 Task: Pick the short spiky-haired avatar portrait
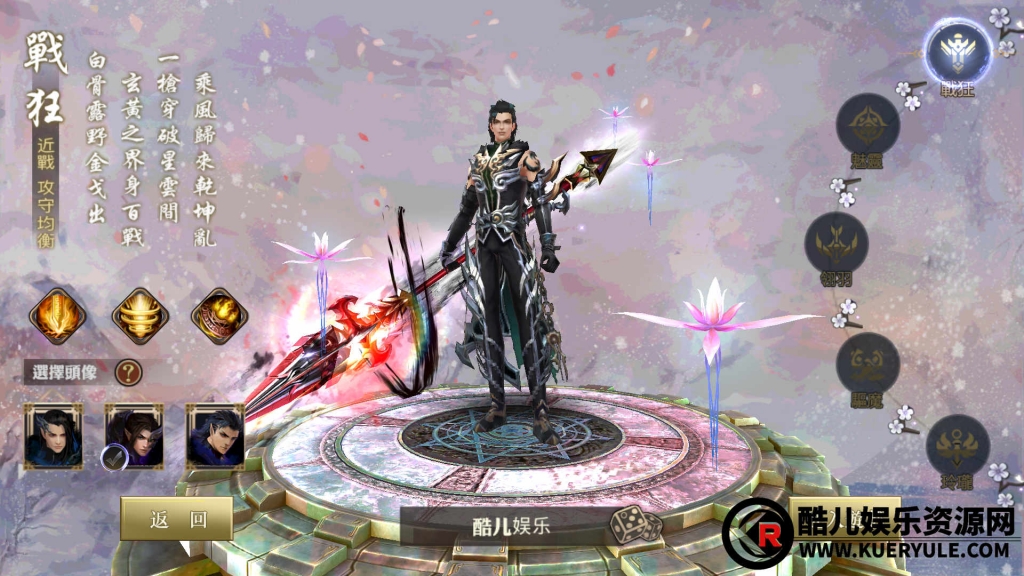[215, 436]
